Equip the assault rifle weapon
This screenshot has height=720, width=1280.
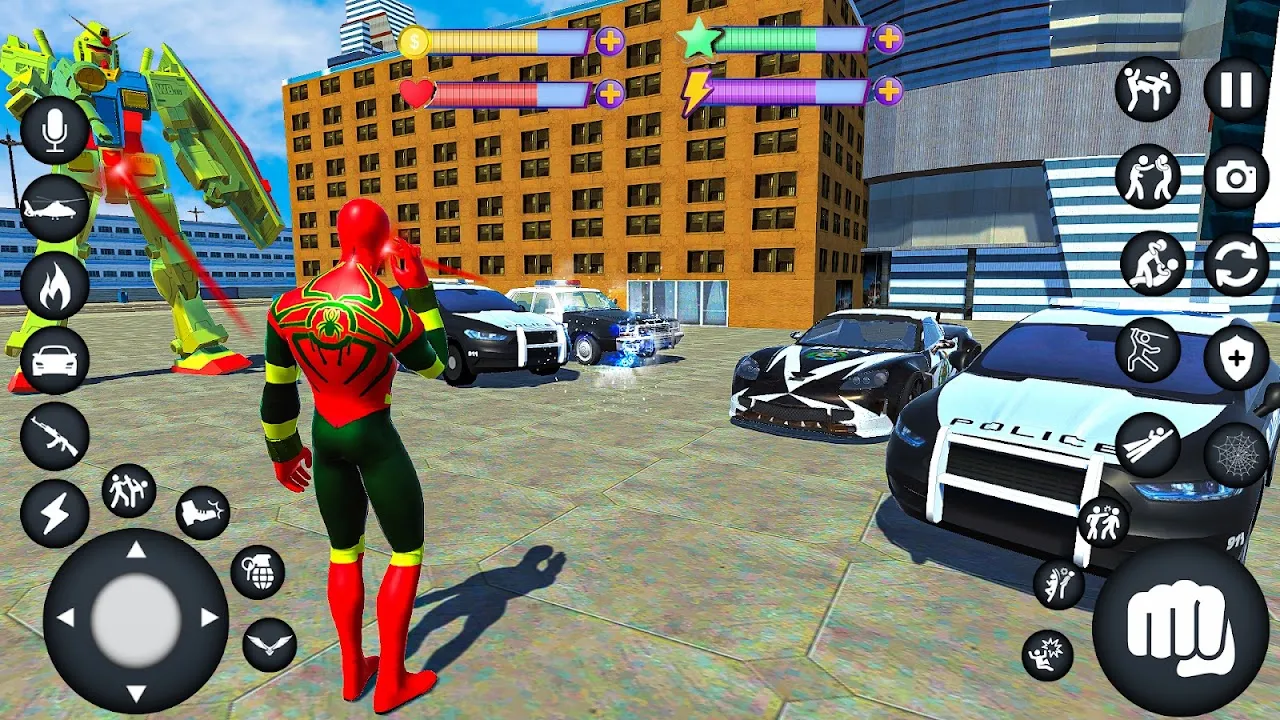pos(55,437)
